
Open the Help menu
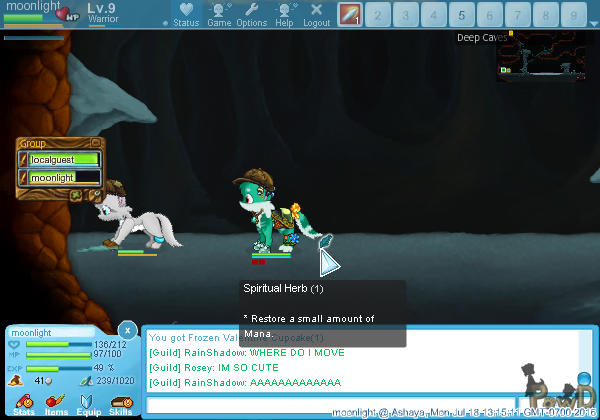pyautogui.click(x=284, y=13)
